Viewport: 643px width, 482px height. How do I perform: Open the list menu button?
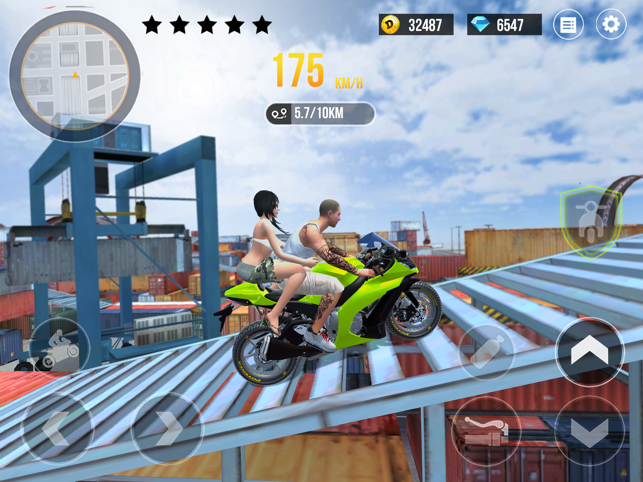coord(568,24)
